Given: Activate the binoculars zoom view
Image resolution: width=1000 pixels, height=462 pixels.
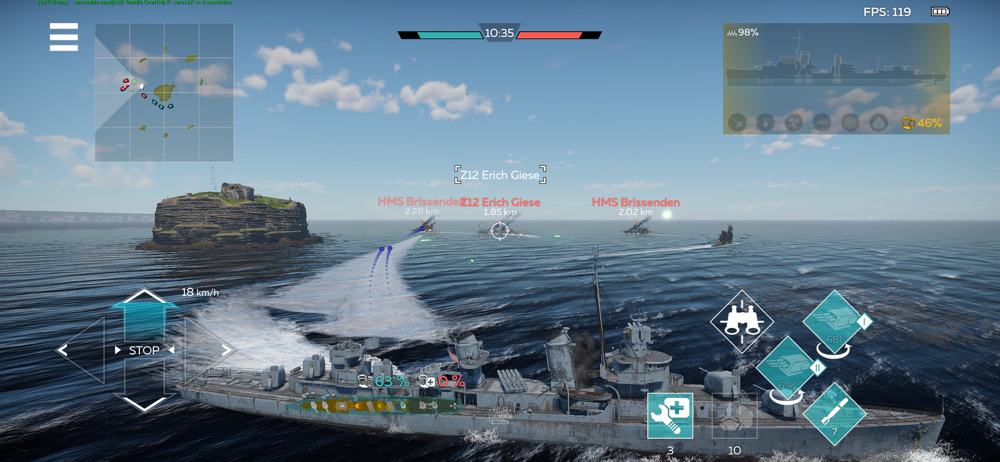Looking at the screenshot, I should pos(741,321).
